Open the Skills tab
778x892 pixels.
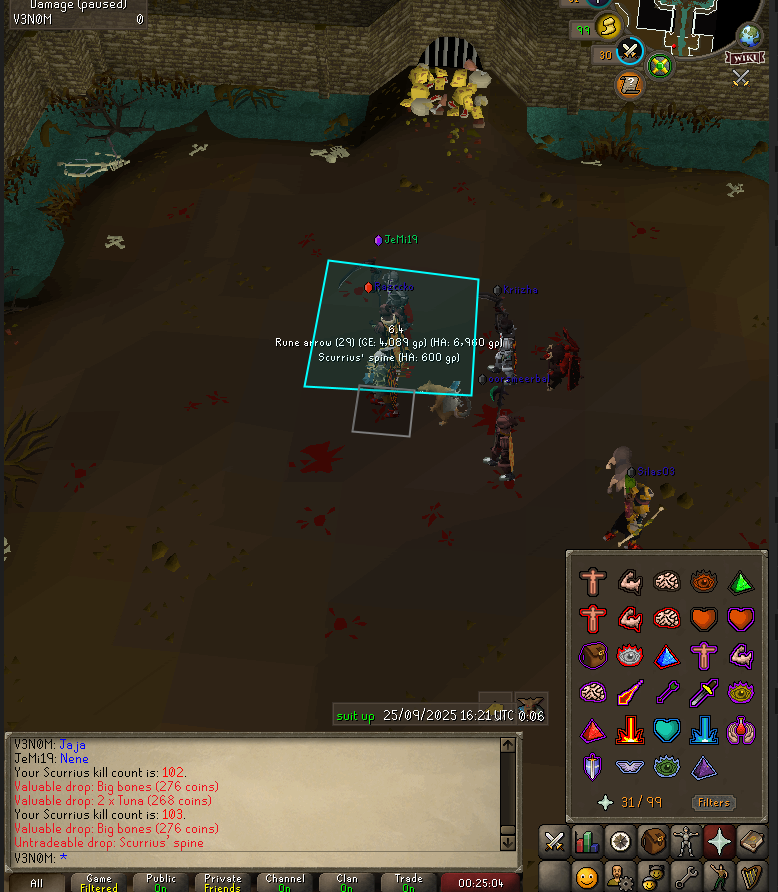586,841
